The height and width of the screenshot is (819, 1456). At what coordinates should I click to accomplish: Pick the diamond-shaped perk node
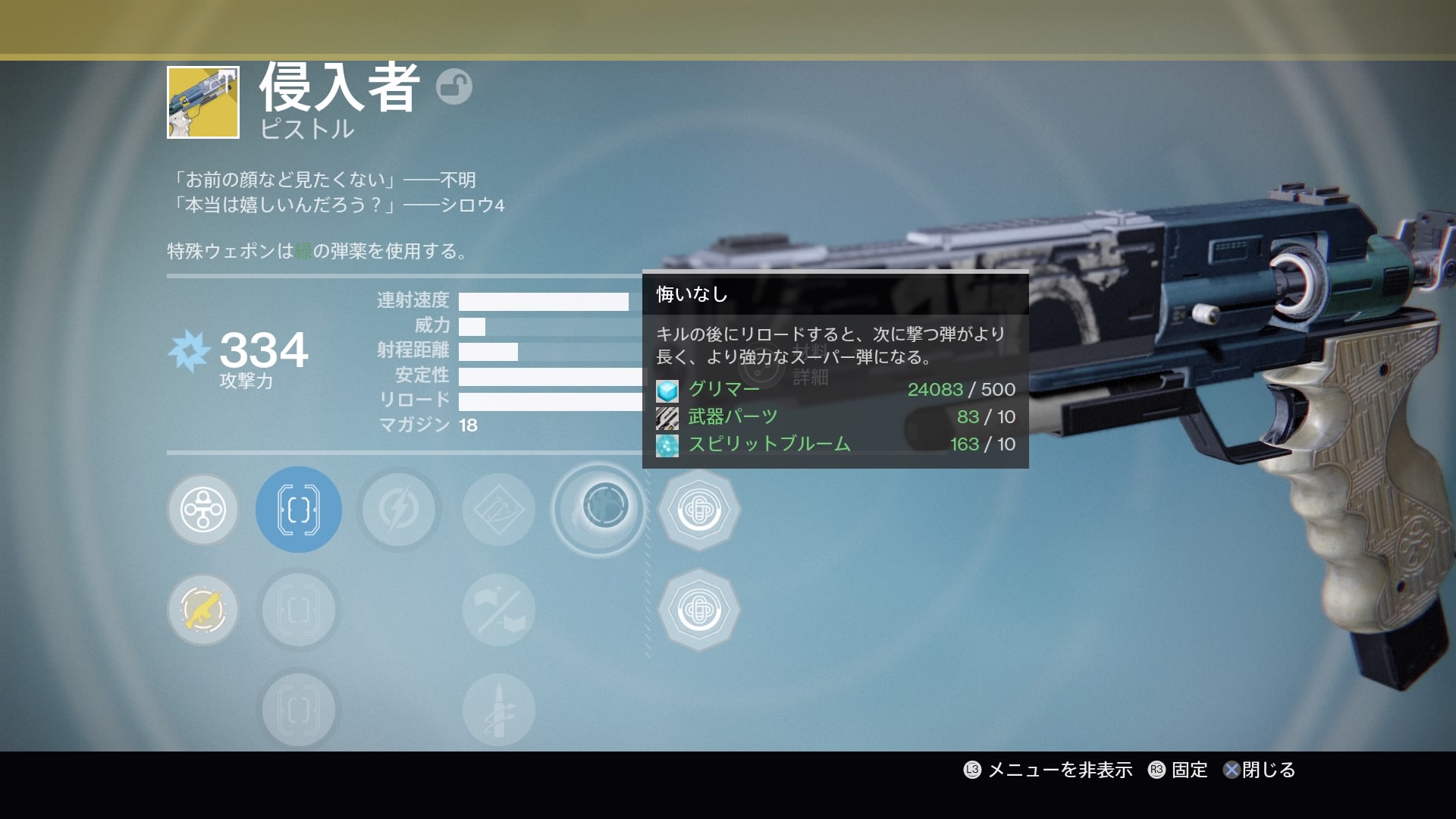click(x=498, y=510)
